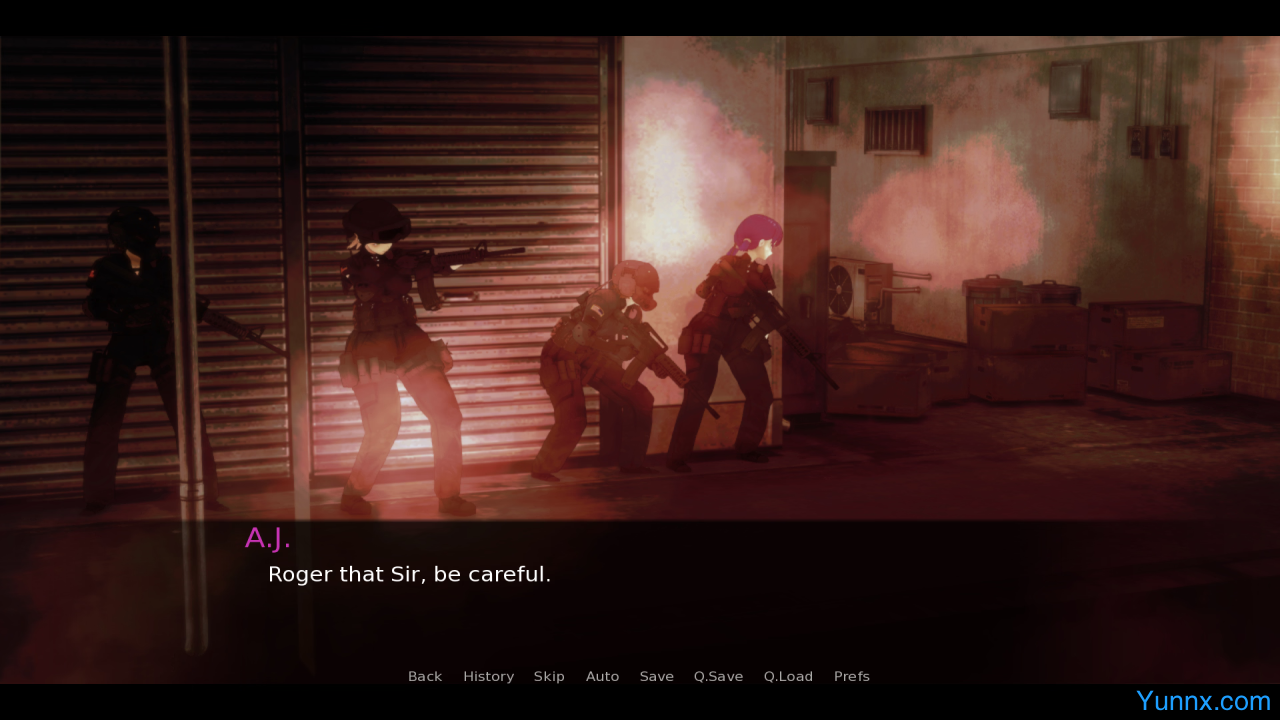Open the dialogue History log
This screenshot has width=1280, height=720.
pos(488,677)
